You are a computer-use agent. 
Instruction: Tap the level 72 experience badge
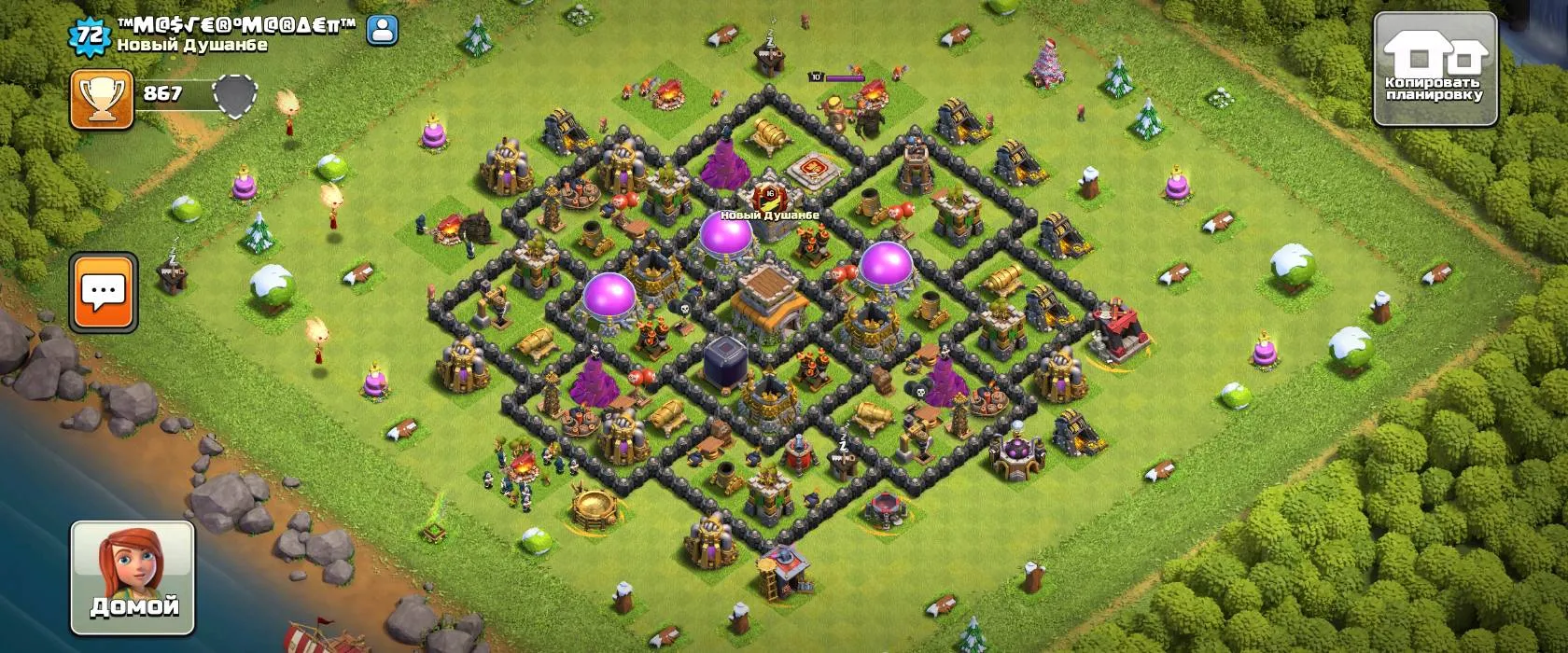click(89, 34)
